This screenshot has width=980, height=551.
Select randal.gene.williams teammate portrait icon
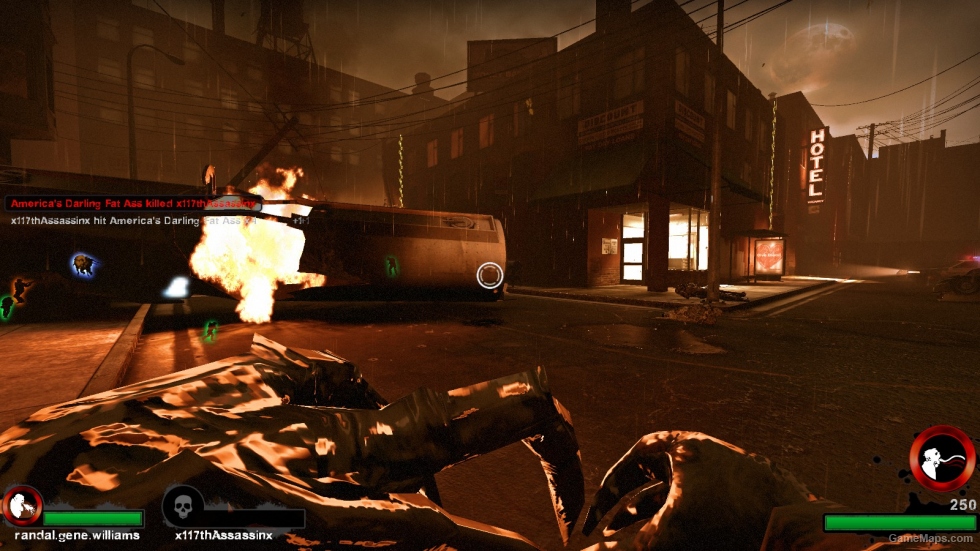coord(22,506)
